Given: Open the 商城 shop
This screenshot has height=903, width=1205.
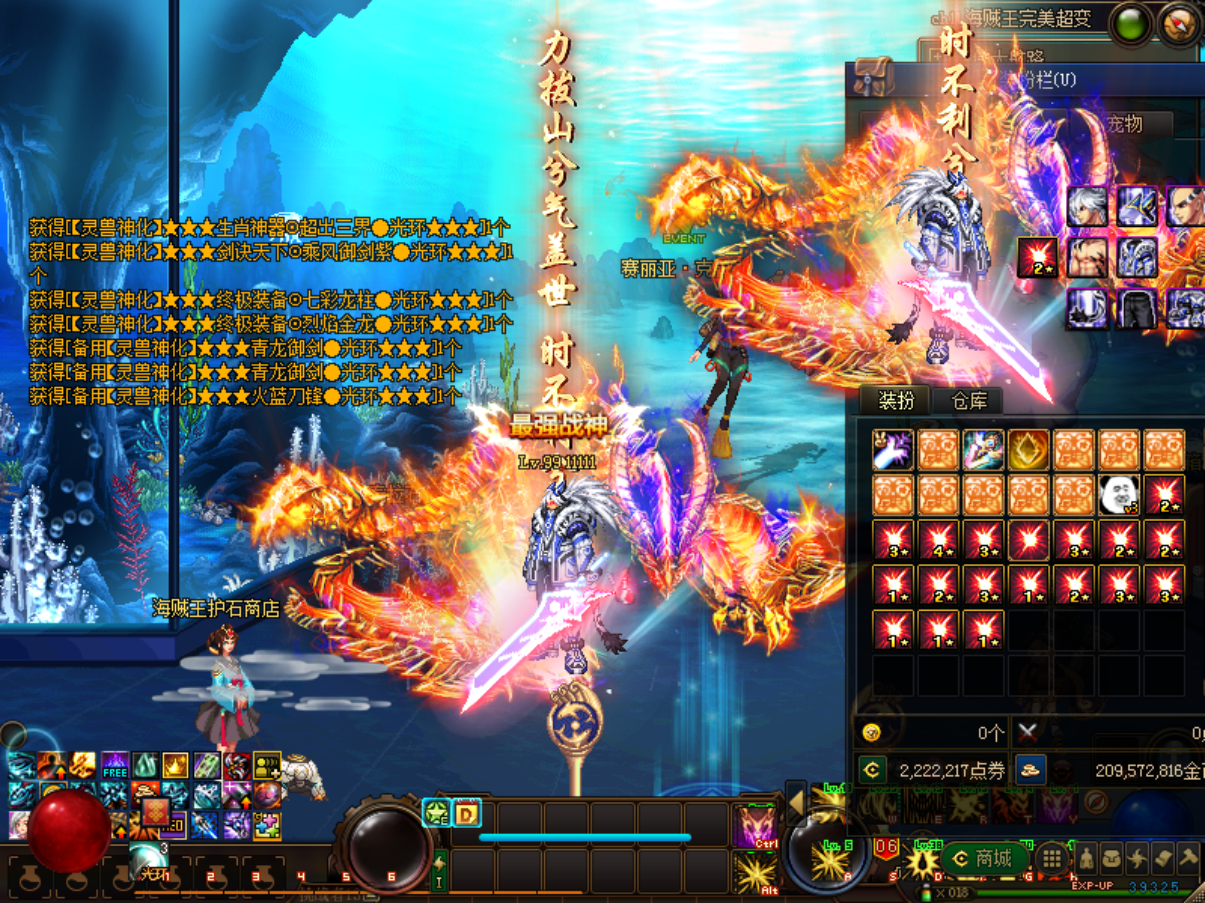Looking at the screenshot, I should (983, 858).
